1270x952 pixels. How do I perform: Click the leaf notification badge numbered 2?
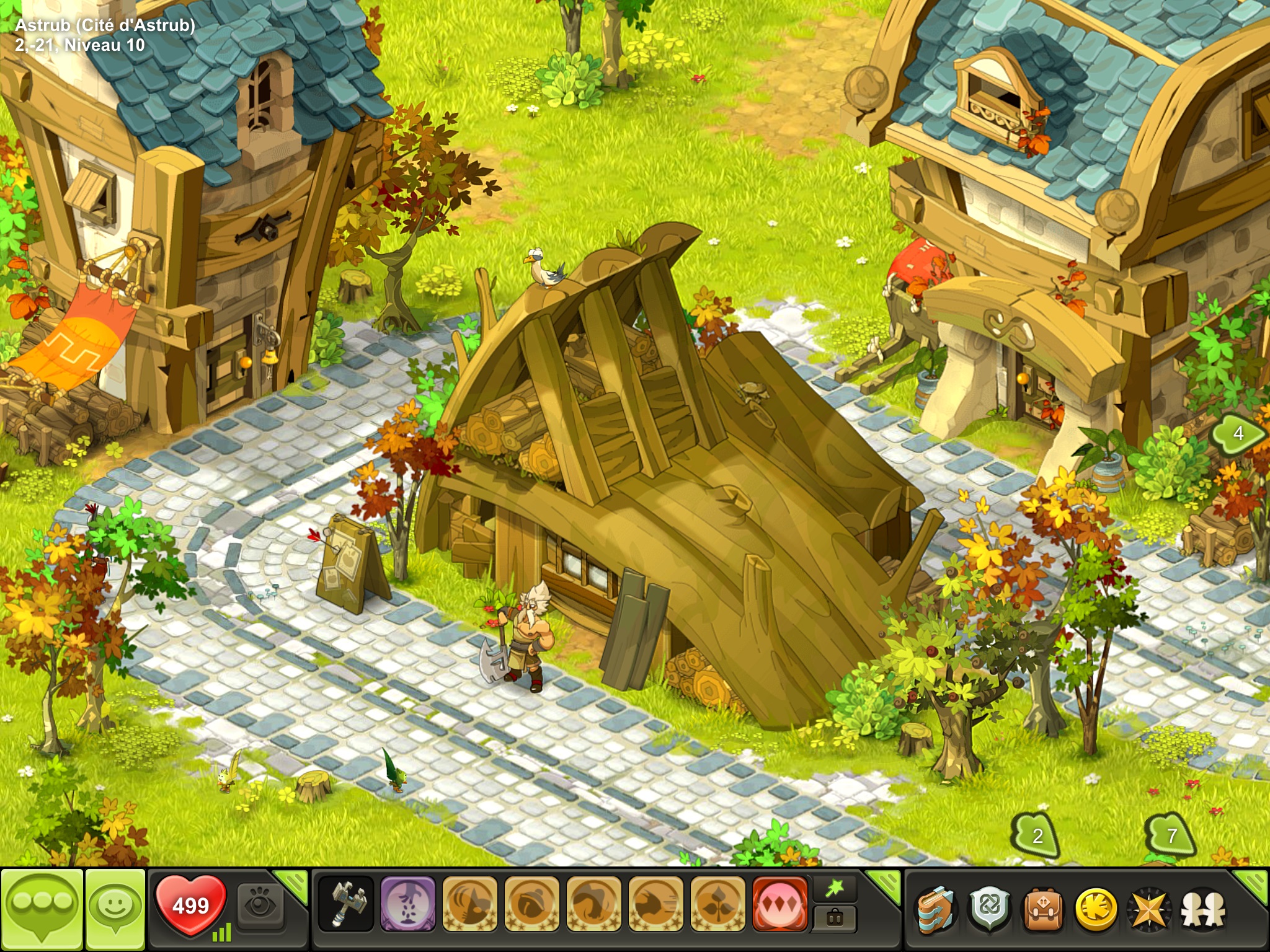click(x=1037, y=836)
